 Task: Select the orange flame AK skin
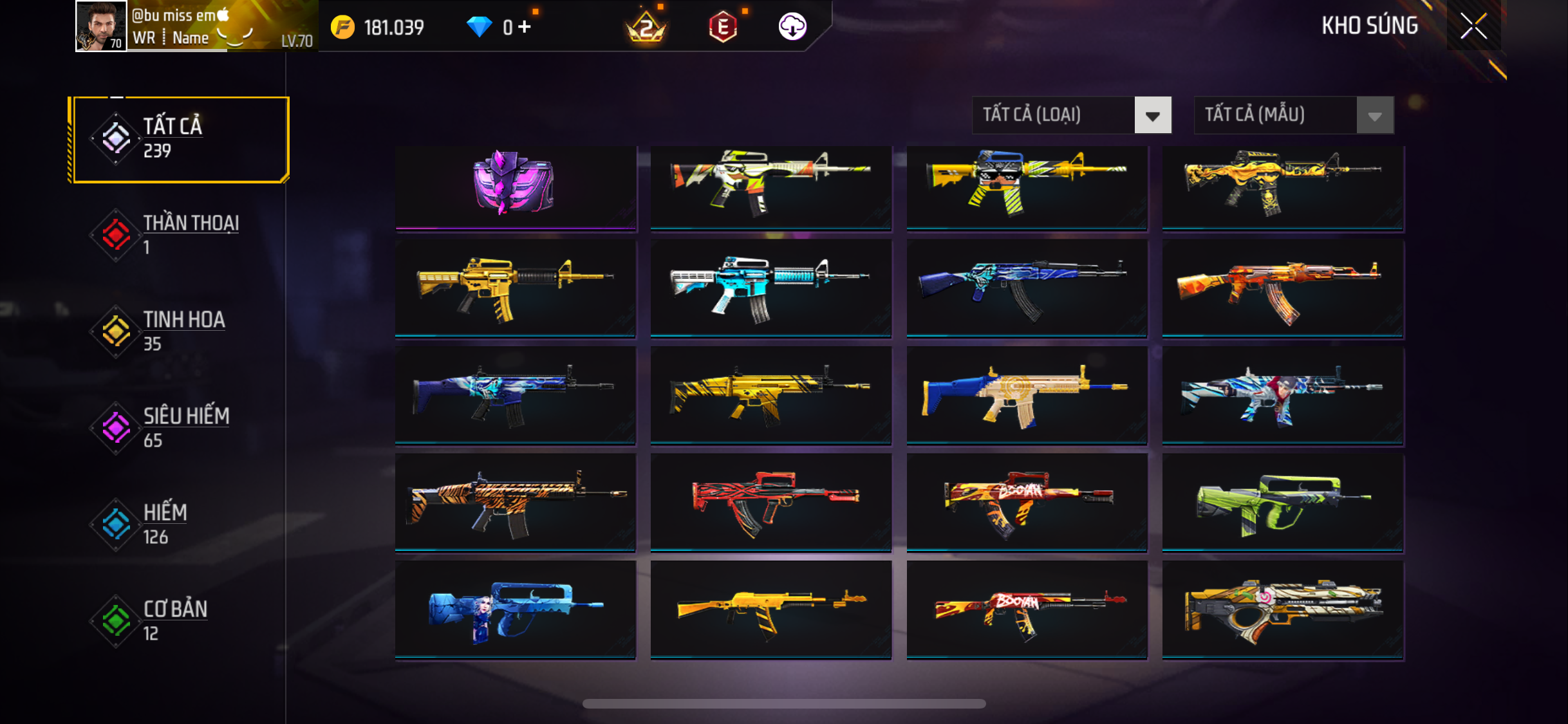[1282, 288]
